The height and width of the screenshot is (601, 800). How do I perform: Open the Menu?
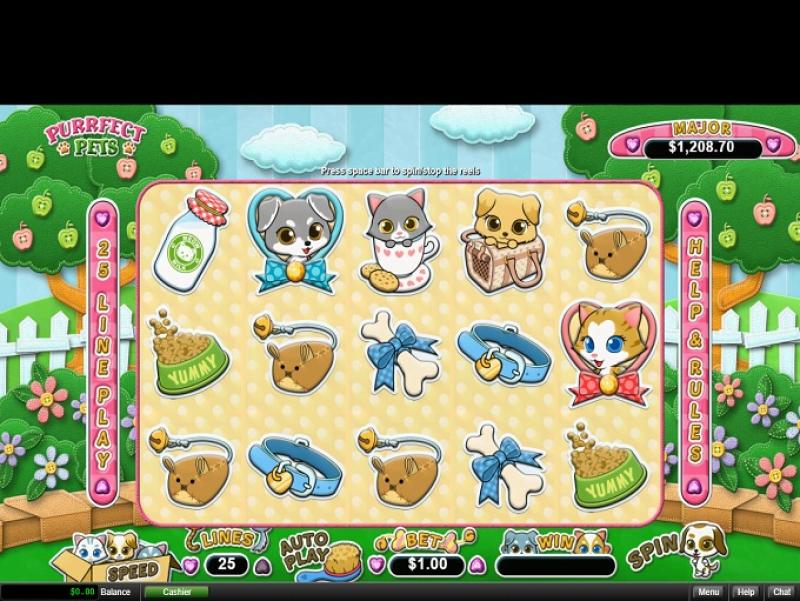(708, 592)
